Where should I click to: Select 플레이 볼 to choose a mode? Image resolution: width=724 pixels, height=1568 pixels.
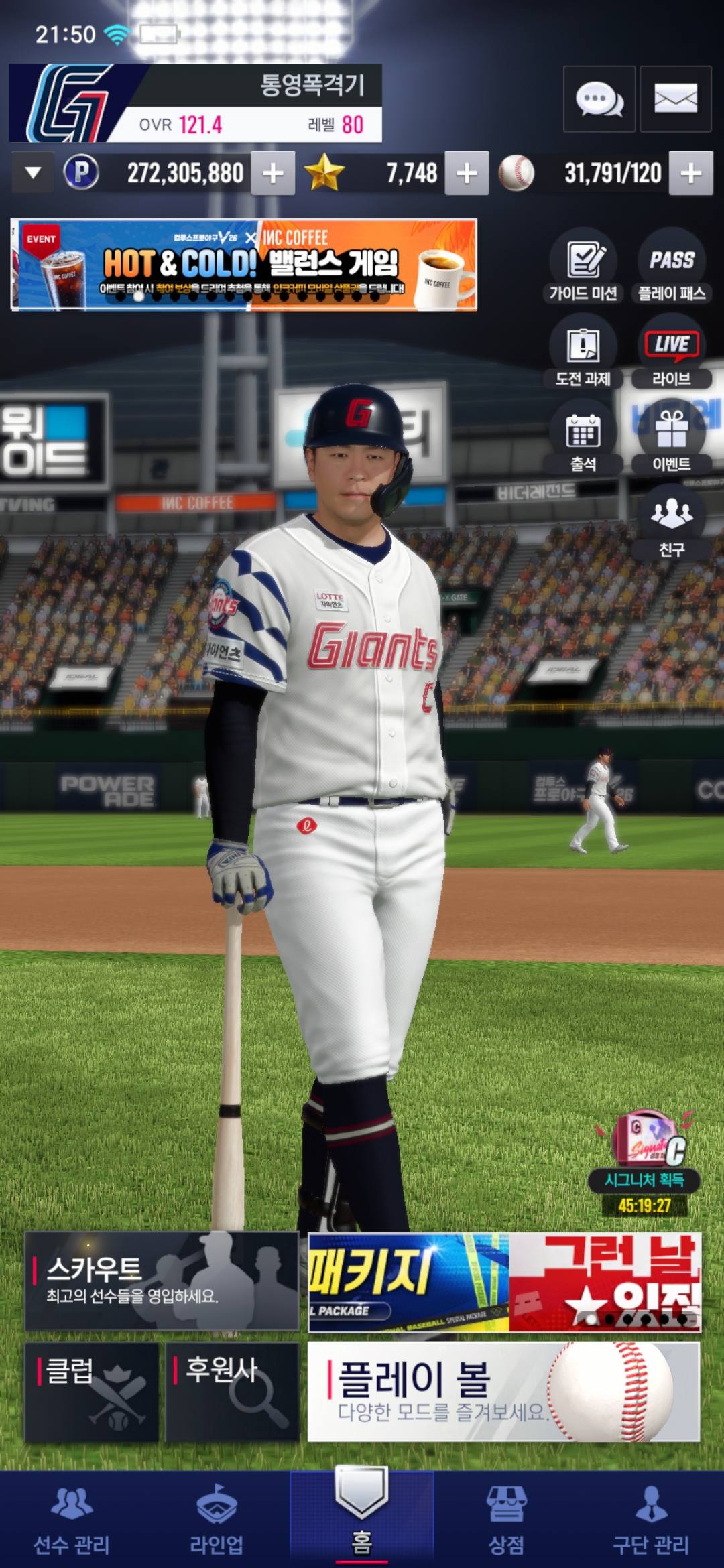click(503, 1391)
